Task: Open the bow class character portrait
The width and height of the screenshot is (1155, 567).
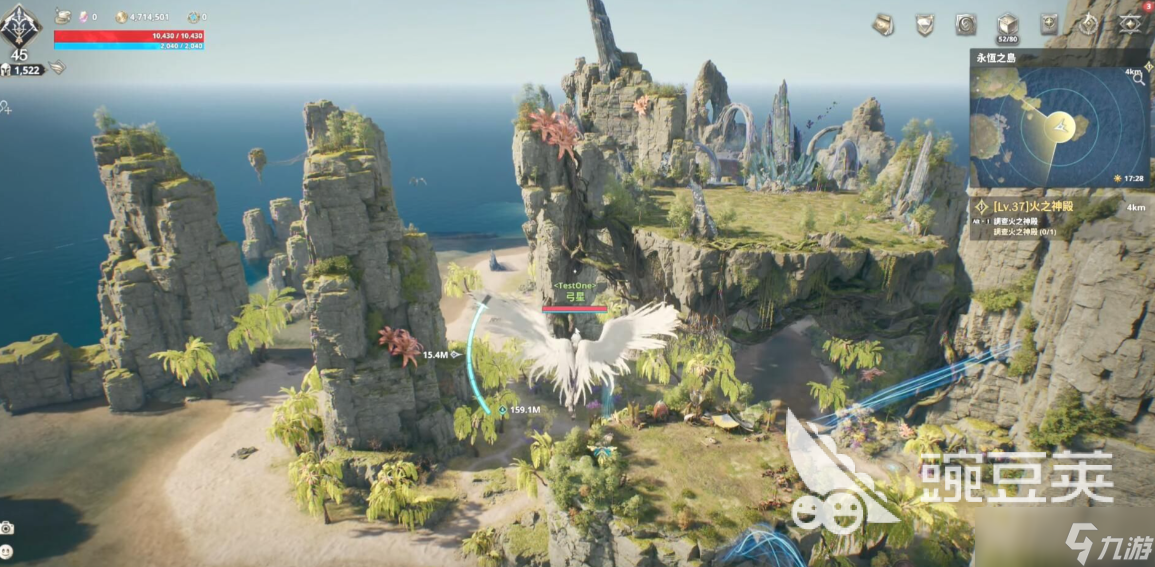Action: point(22,25)
